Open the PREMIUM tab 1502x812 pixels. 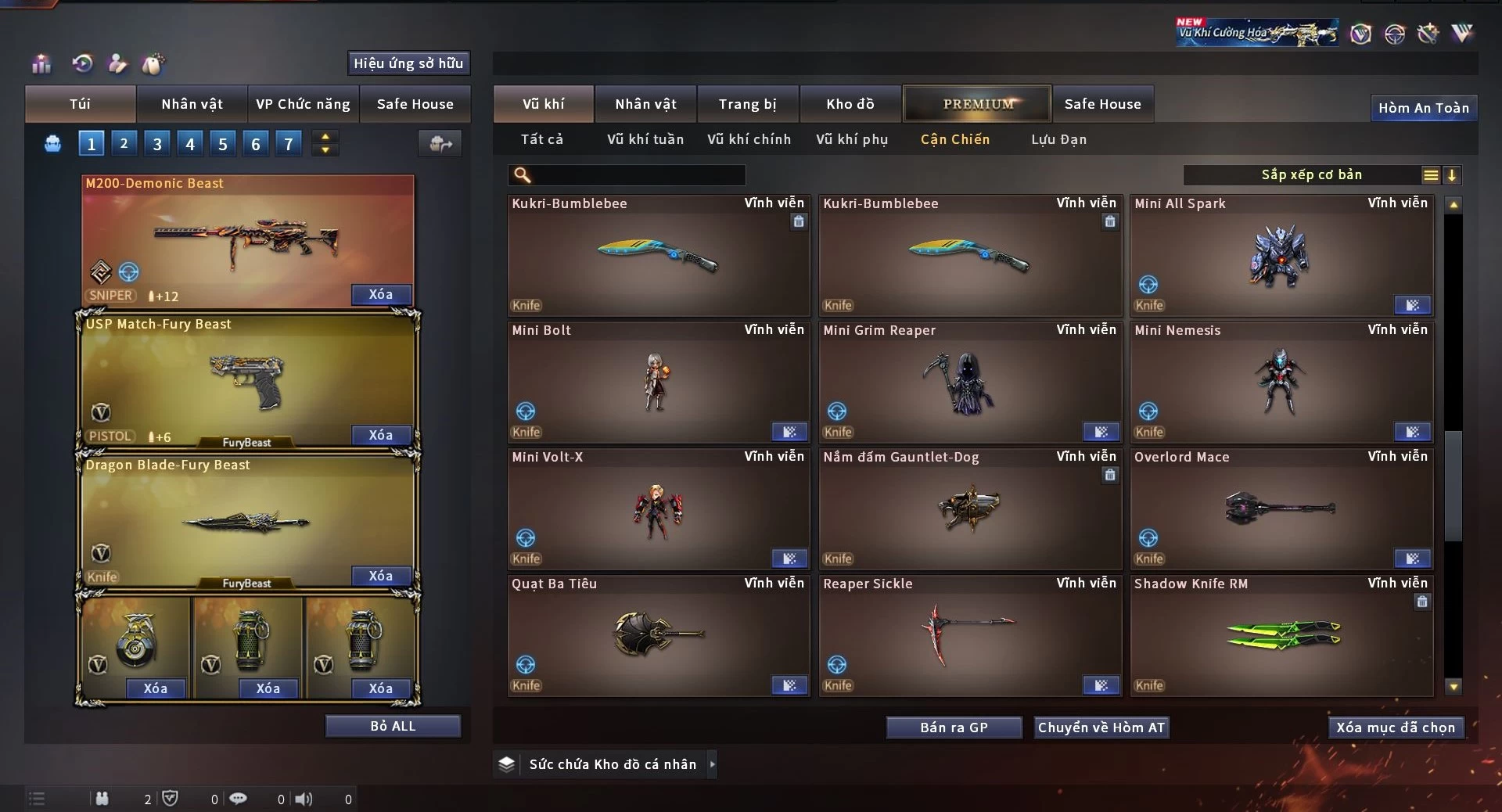pyautogui.click(x=977, y=104)
